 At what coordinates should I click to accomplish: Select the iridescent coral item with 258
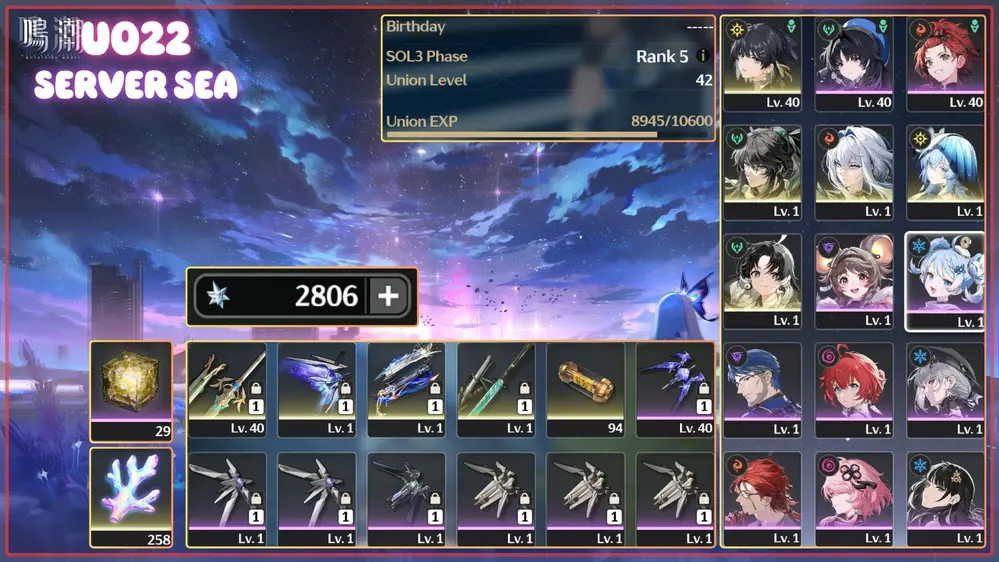131,496
